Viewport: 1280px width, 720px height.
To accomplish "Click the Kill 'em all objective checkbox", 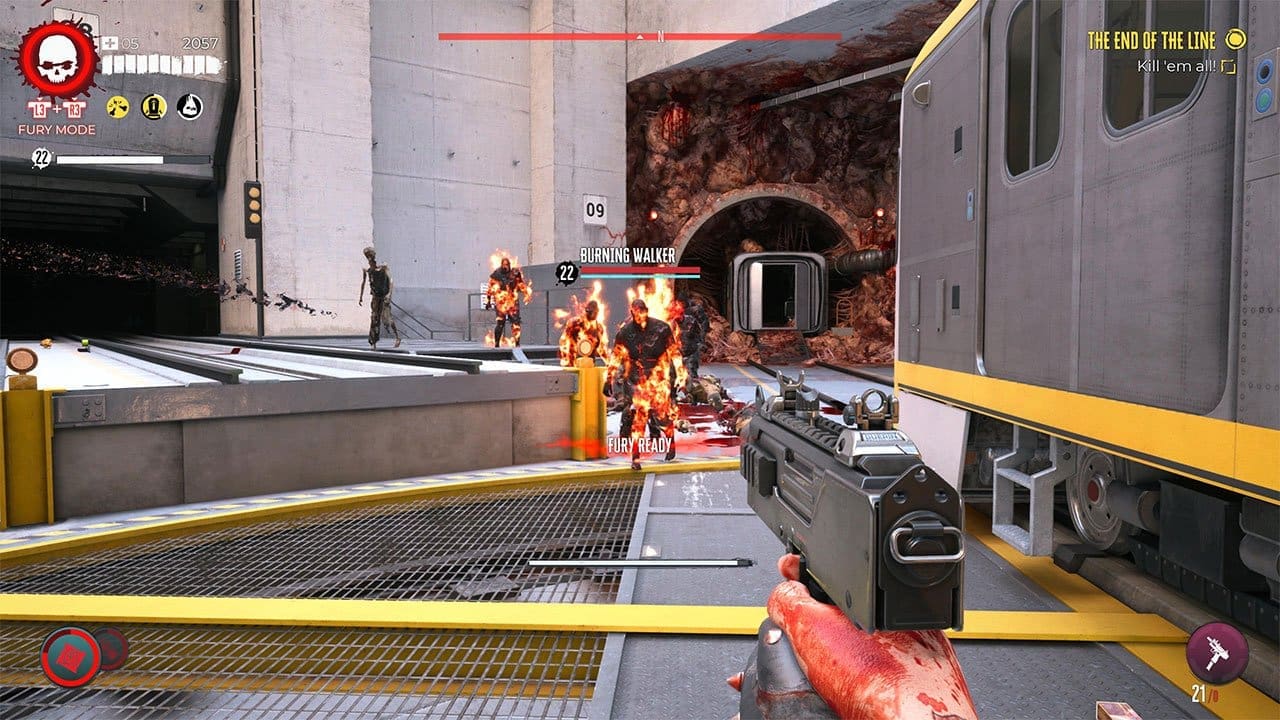I will pyautogui.click(x=1229, y=66).
